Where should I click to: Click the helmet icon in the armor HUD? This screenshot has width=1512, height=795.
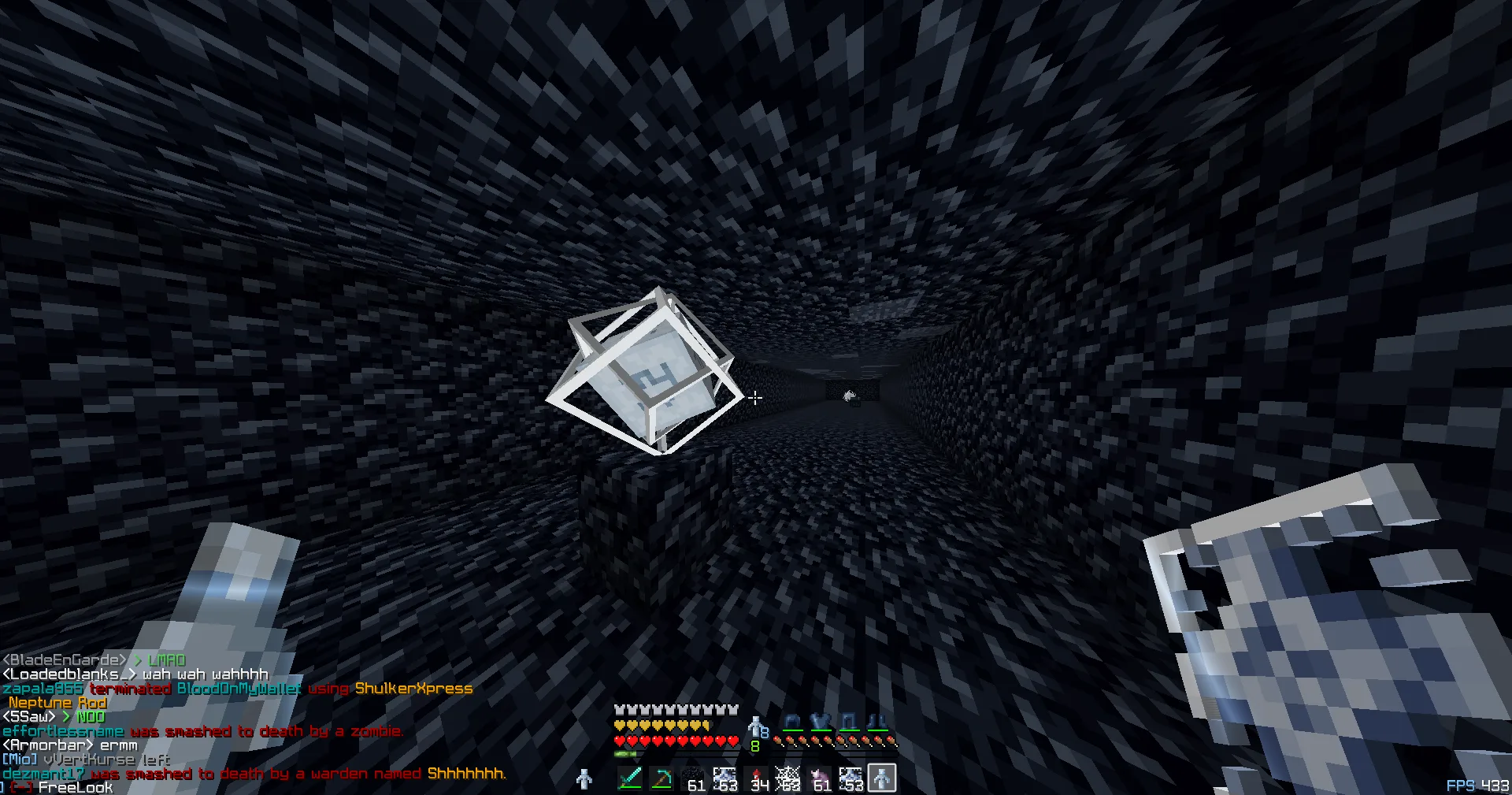click(791, 720)
